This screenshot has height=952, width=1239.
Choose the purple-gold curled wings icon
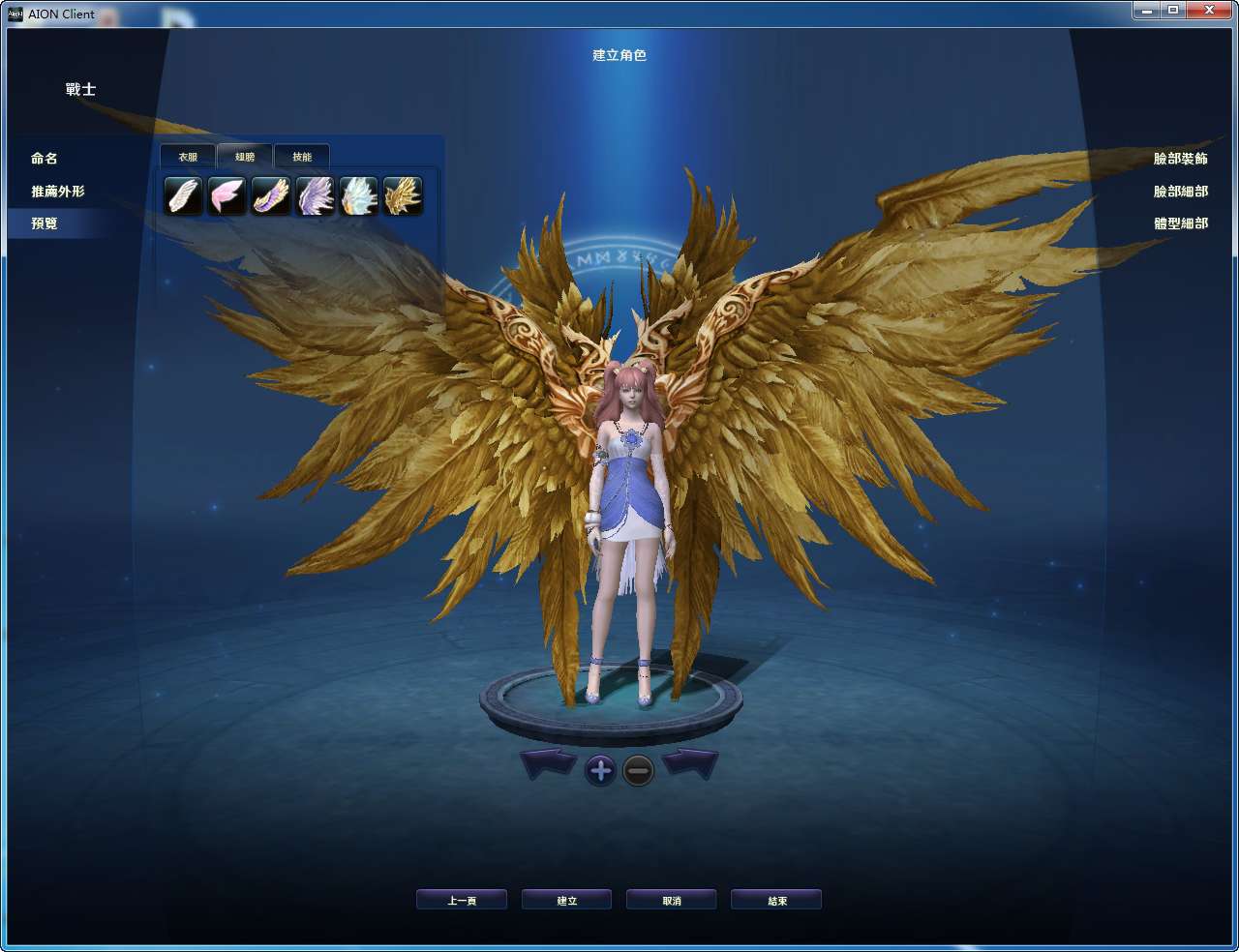[273, 194]
